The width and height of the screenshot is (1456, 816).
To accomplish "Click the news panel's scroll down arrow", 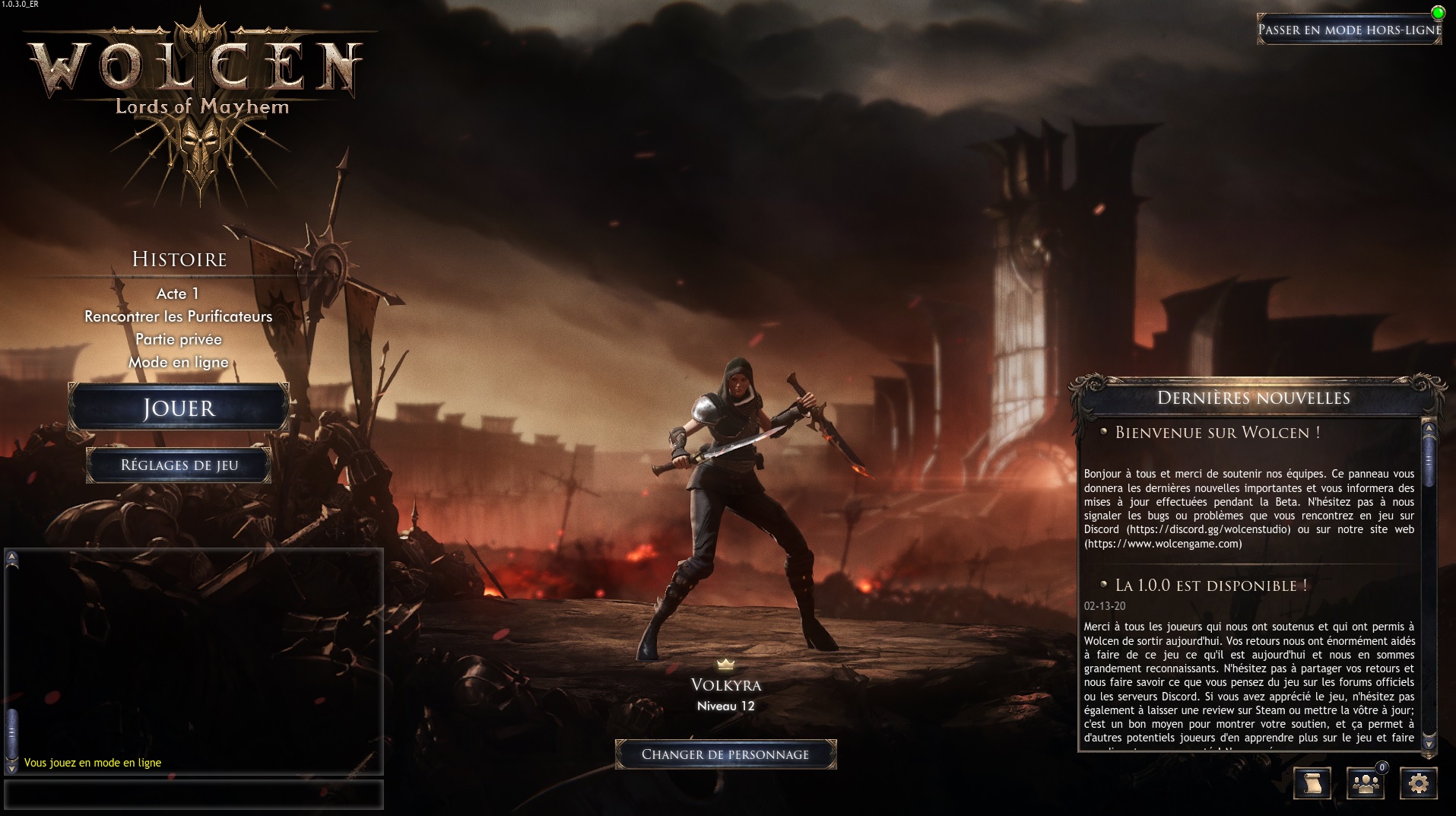I will point(1429,741).
